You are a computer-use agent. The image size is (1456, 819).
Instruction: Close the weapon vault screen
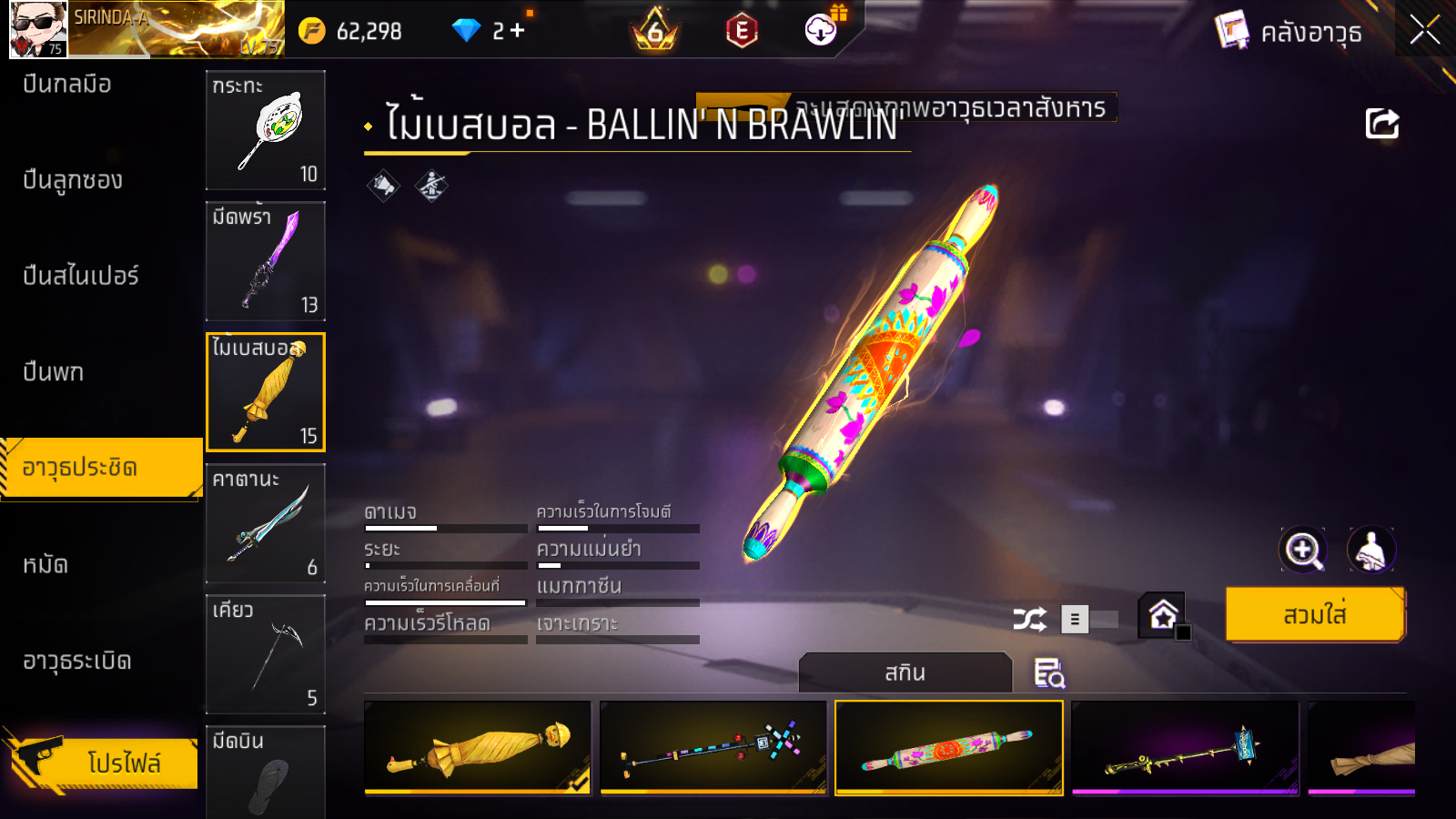click(x=1424, y=30)
